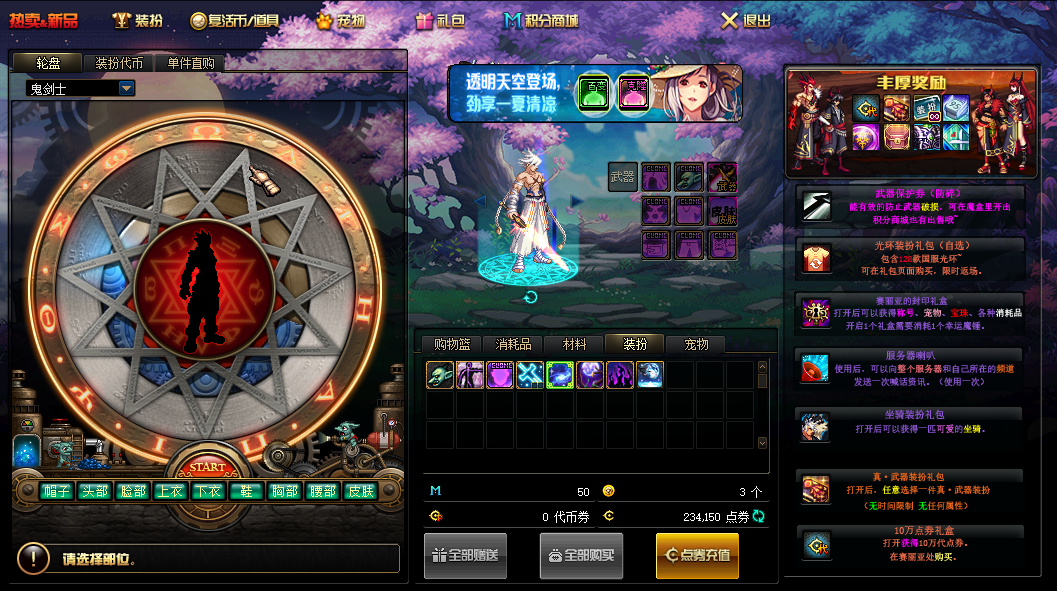Show the 购物篮 shopping basket tab
Viewport: 1057px width, 591px height.
pyautogui.click(x=452, y=344)
